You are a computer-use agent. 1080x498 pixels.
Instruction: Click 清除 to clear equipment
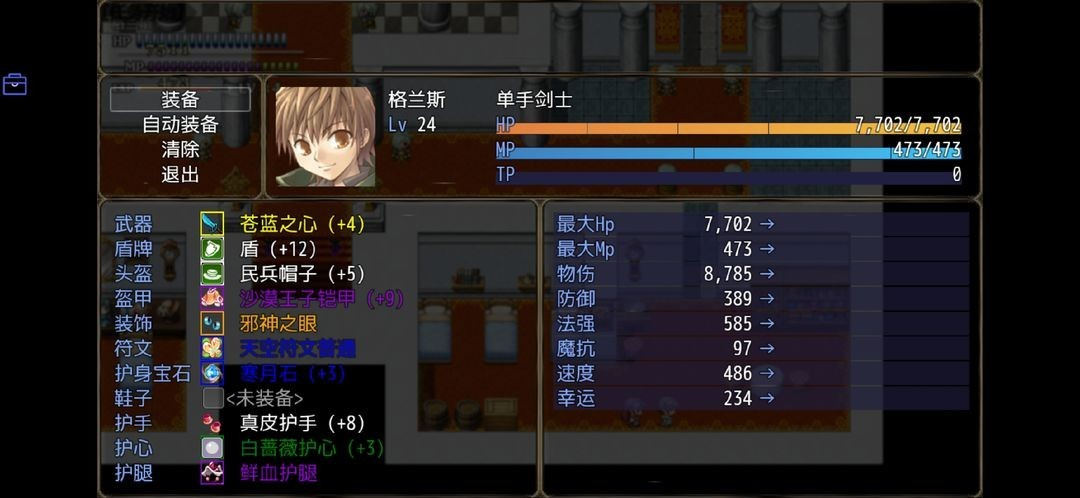click(x=180, y=150)
